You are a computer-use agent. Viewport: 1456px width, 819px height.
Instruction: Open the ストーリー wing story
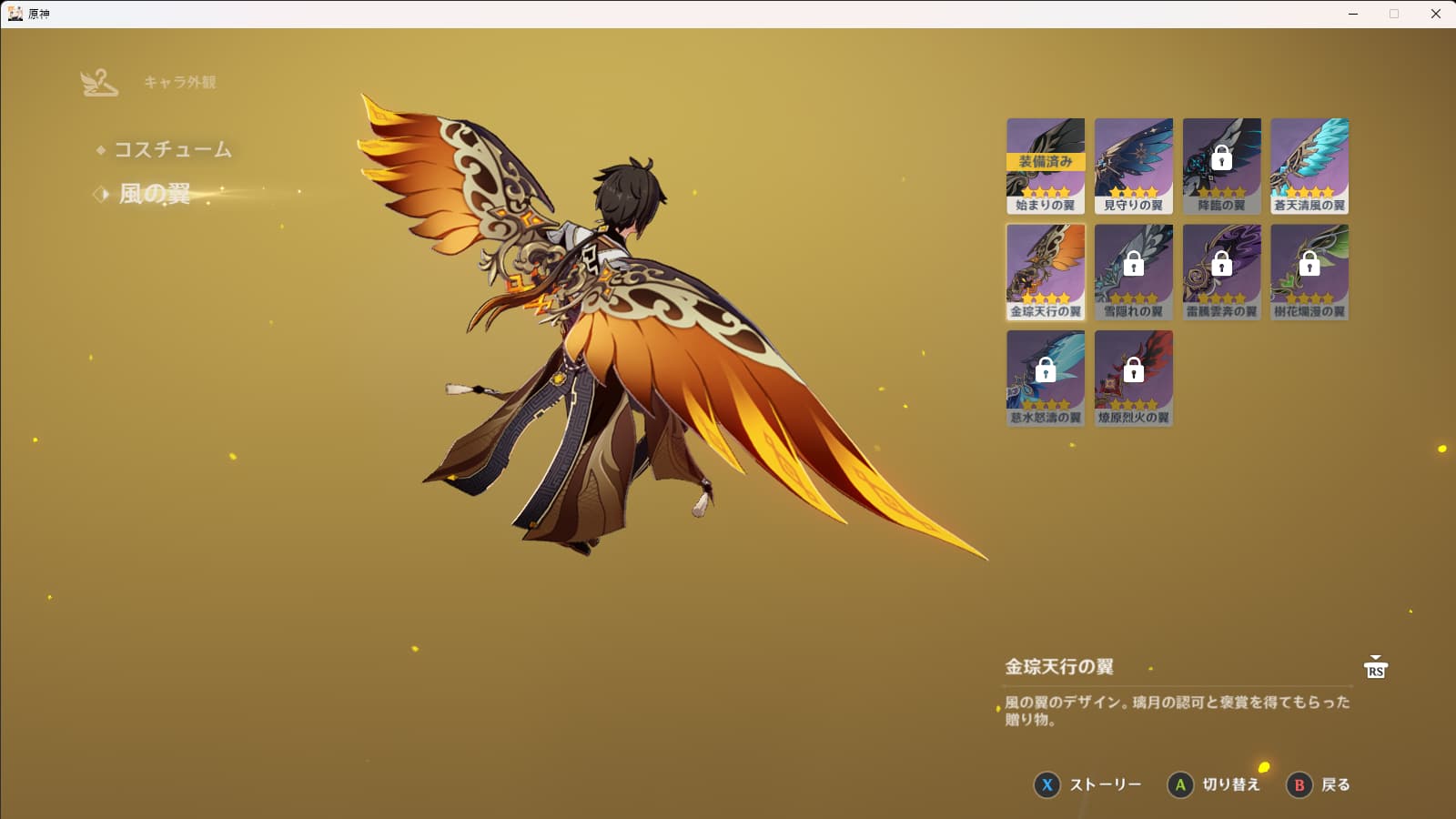pos(1088,784)
